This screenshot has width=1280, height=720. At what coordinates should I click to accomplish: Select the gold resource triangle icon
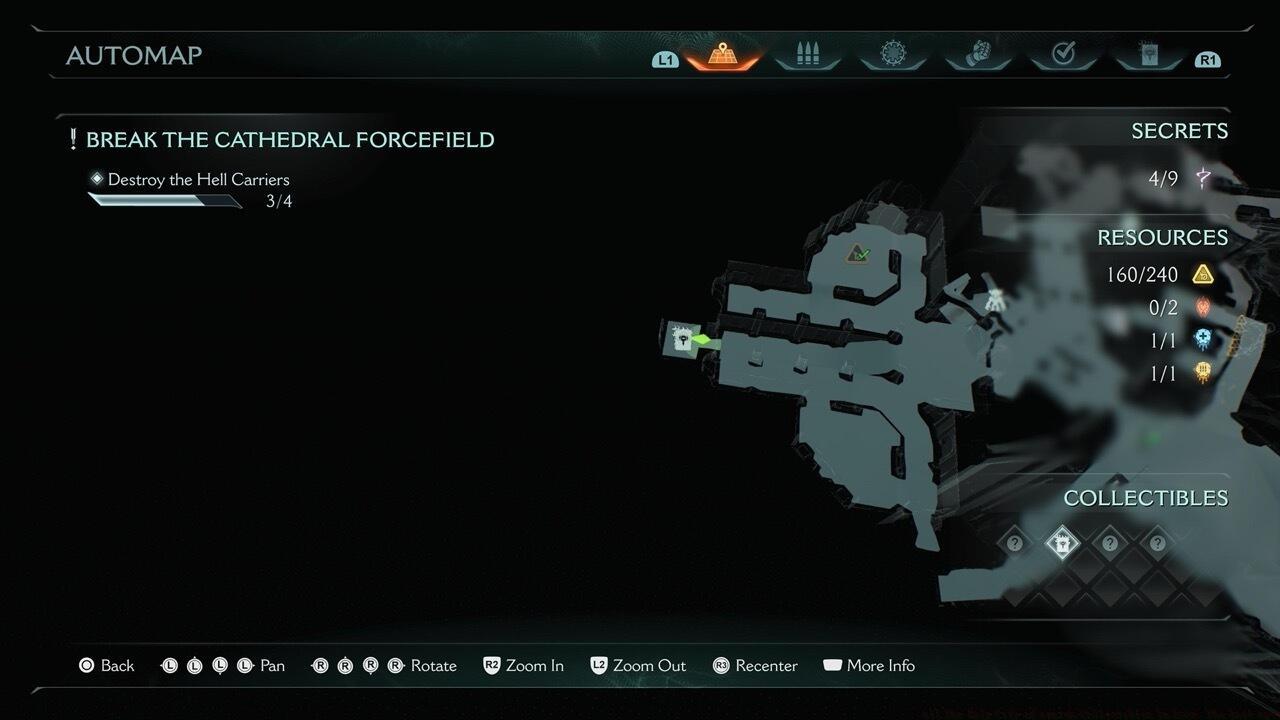[1202, 275]
